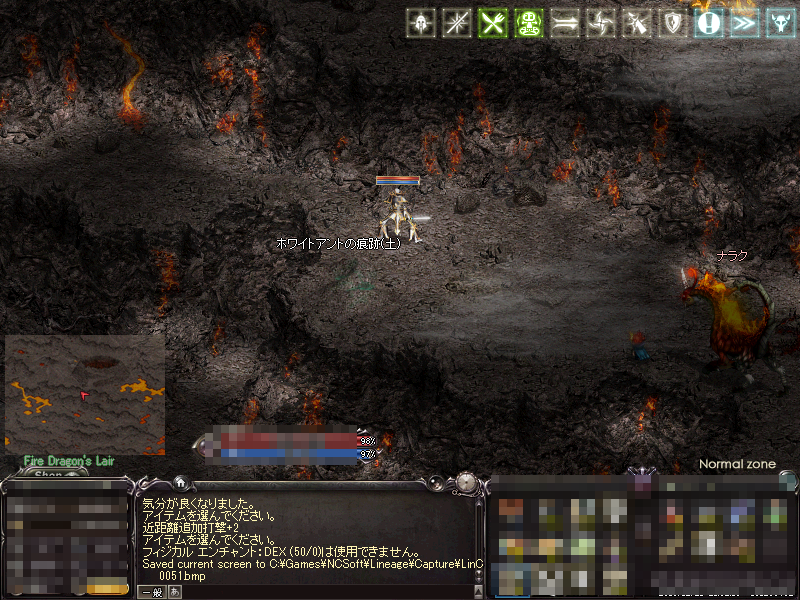
Task: Click the opposing arrows icon
Action: click(x=565, y=23)
